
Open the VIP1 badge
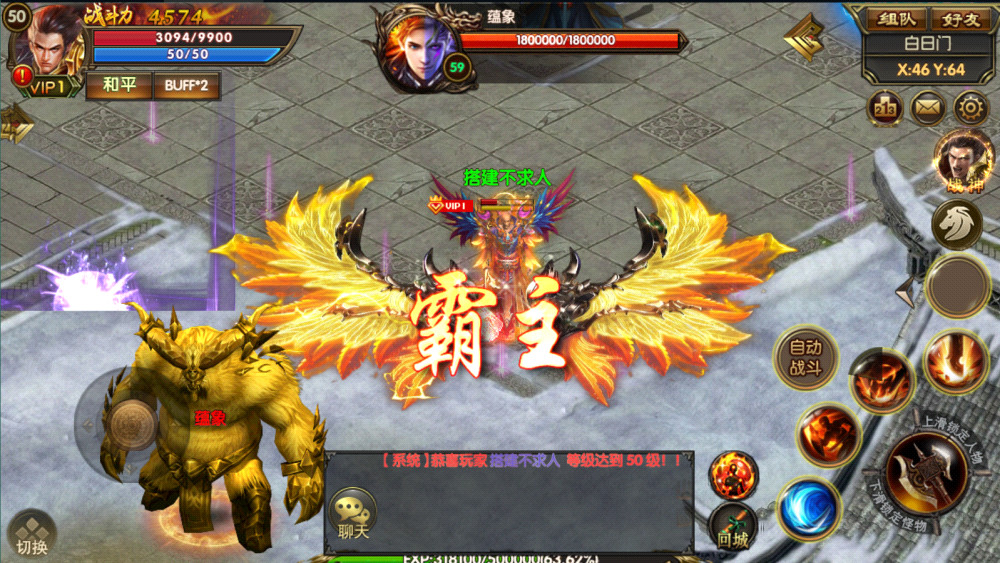pos(42,87)
